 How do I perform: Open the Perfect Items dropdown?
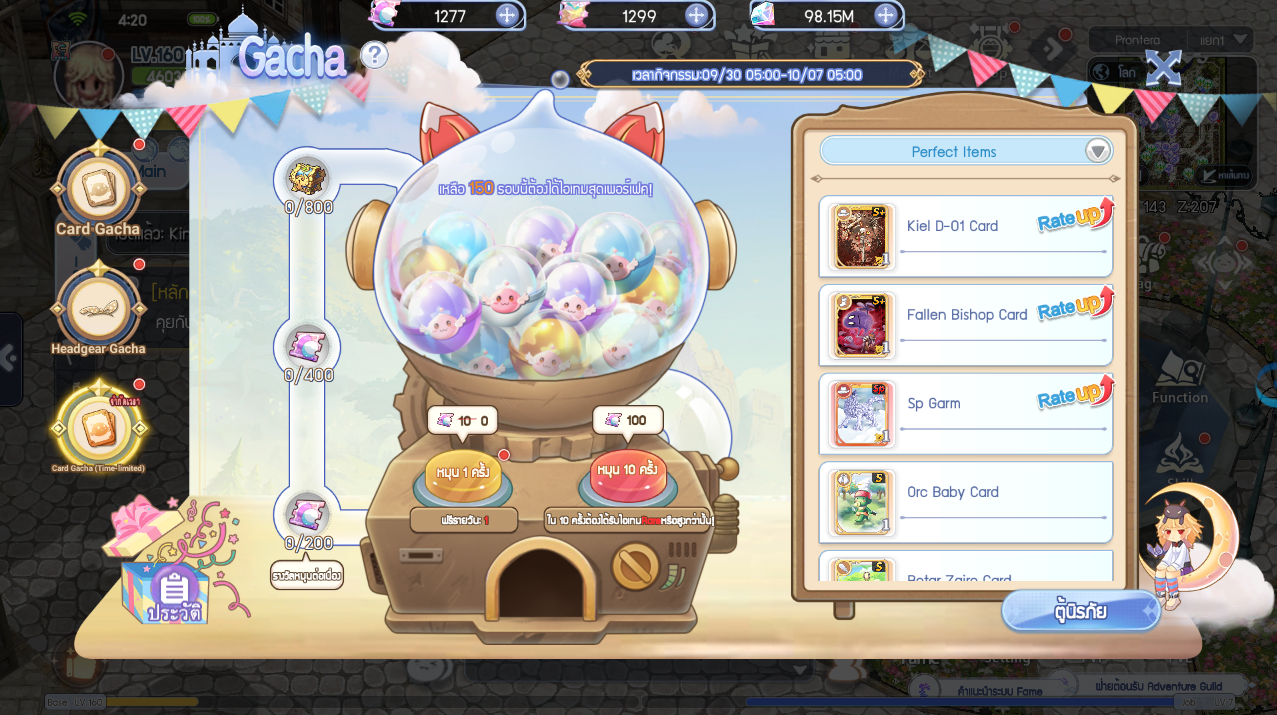click(x=1098, y=151)
